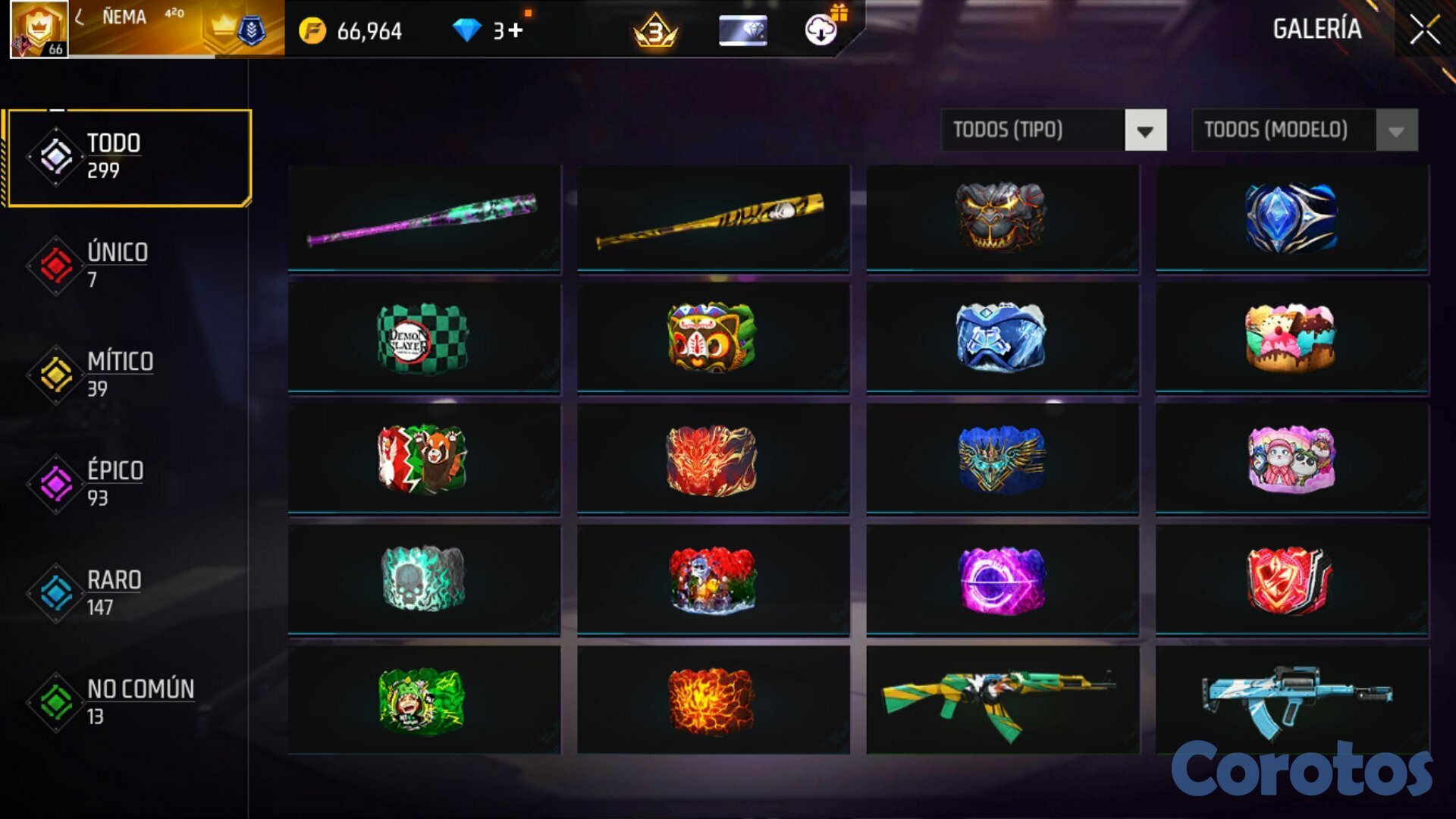This screenshot has height=819, width=1456.
Task: Close the Galería screen
Action: pyautogui.click(x=1424, y=30)
